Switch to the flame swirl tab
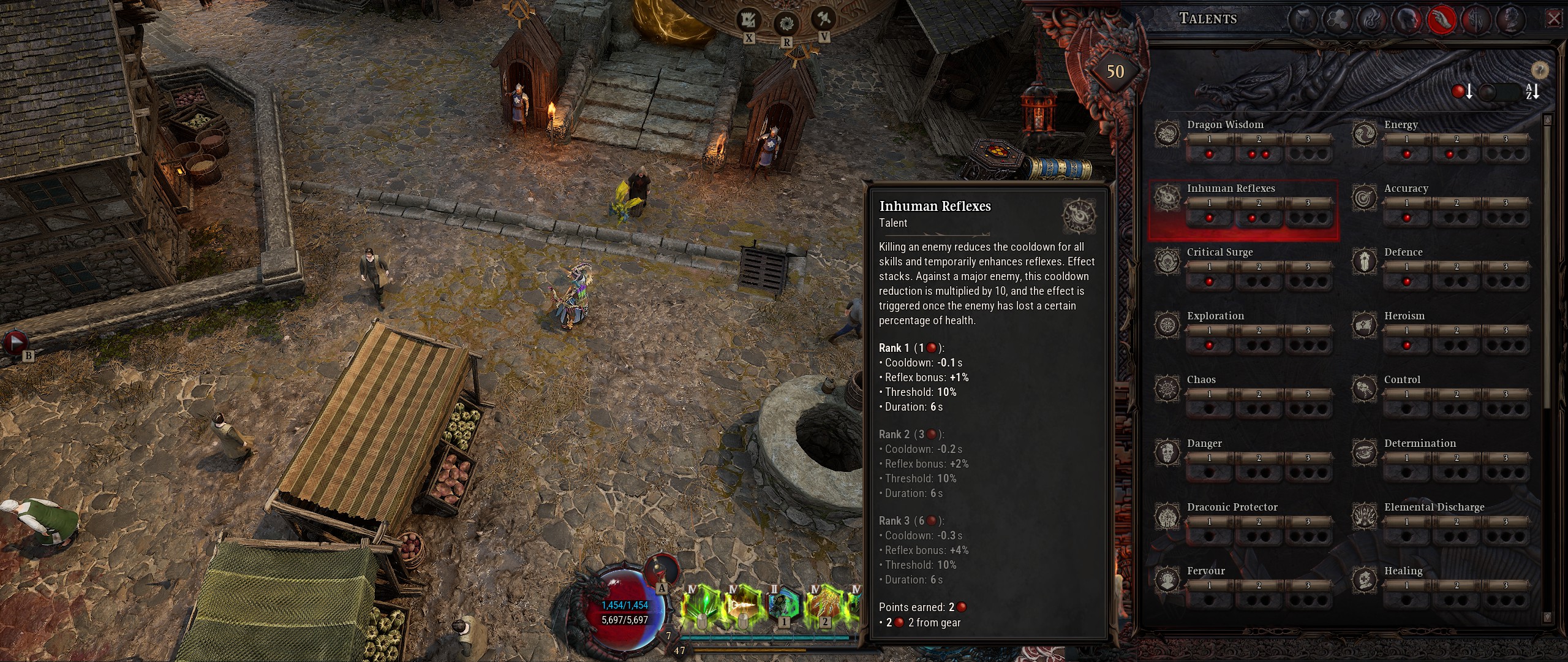This screenshot has height=662, width=1568. point(1371,20)
